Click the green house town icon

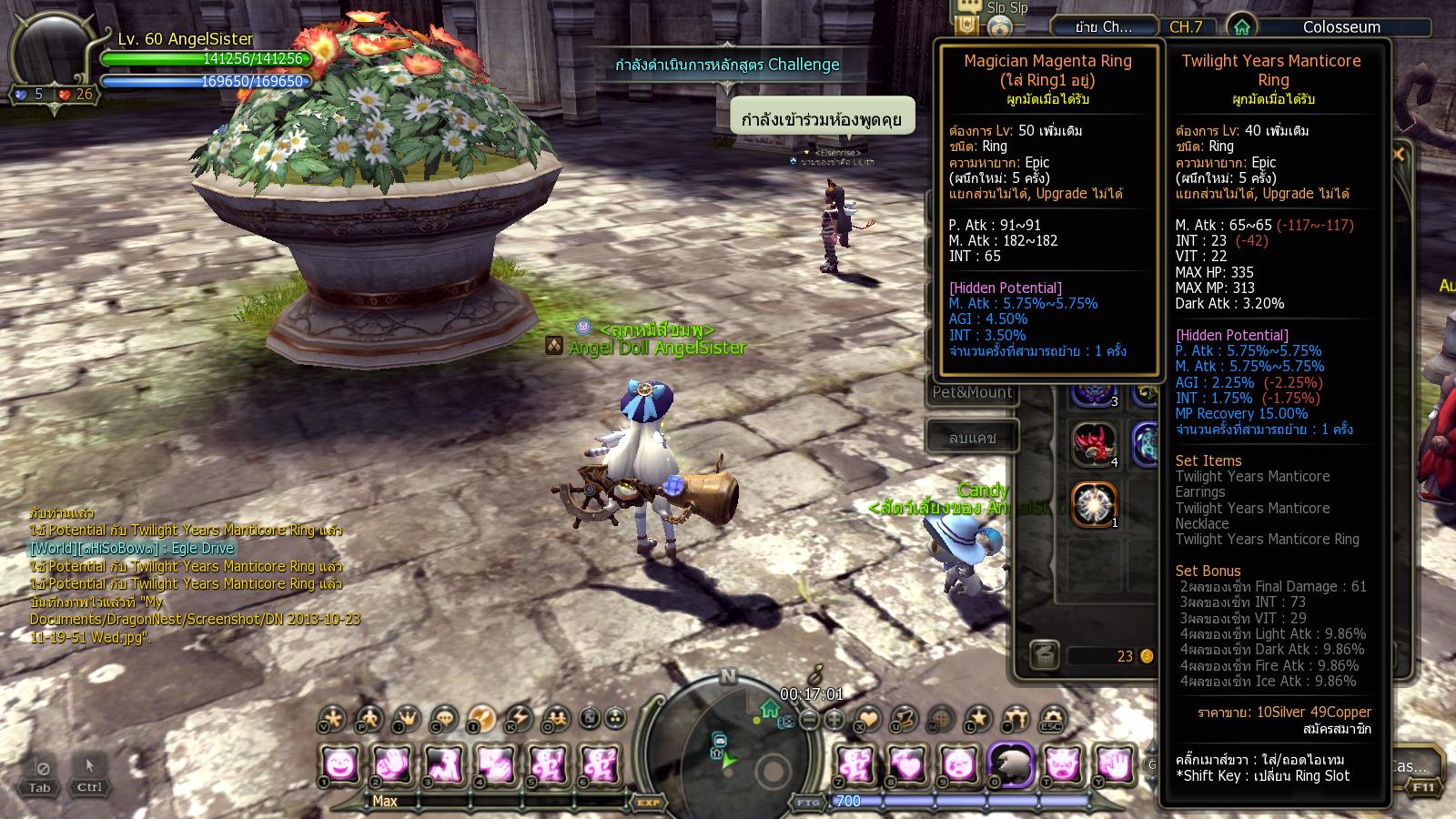pyautogui.click(x=1241, y=27)
